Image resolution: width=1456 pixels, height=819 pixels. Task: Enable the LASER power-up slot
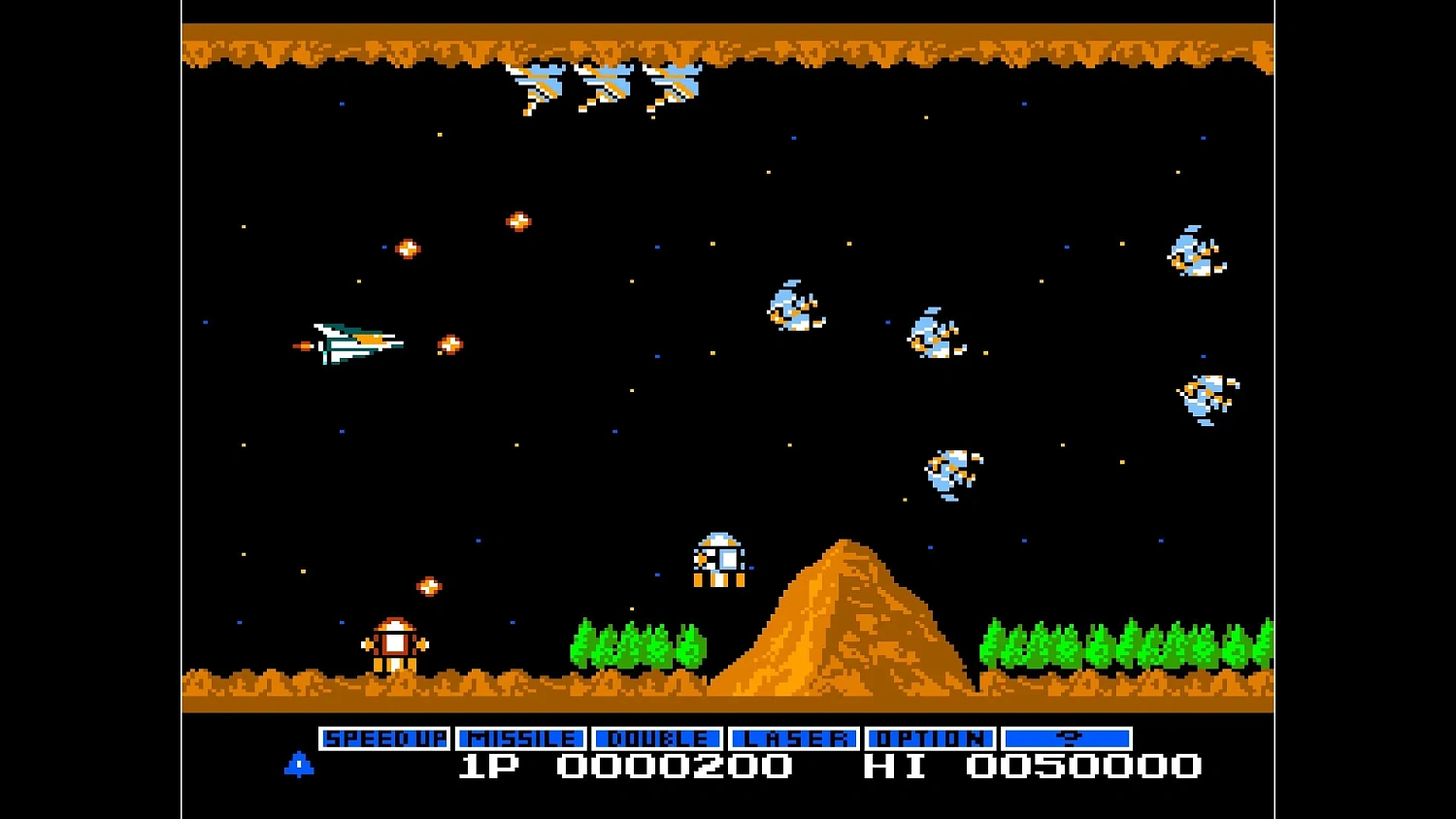794,737
